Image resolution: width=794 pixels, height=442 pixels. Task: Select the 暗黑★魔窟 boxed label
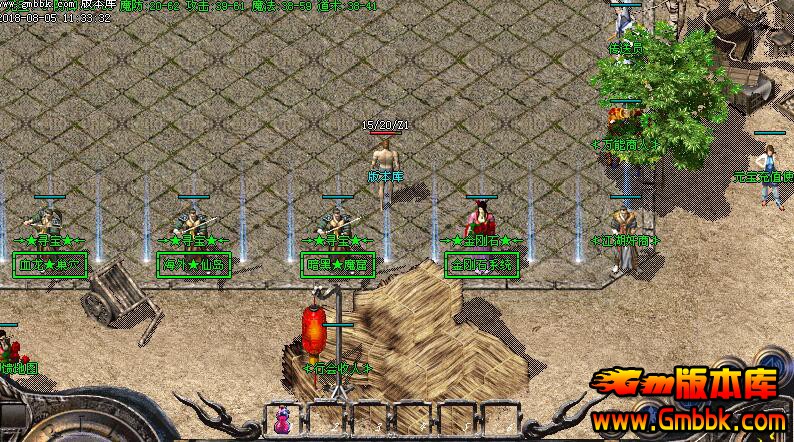click(x=331, y=265)
